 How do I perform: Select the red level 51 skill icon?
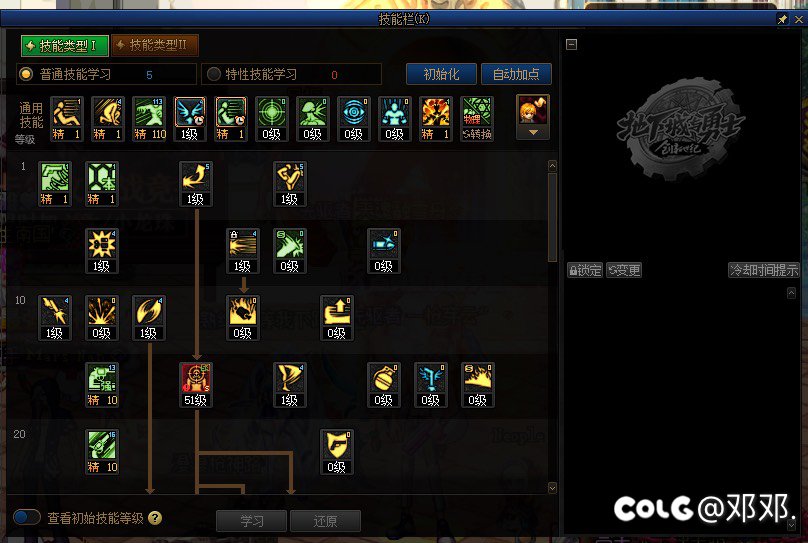click(195, 380)
